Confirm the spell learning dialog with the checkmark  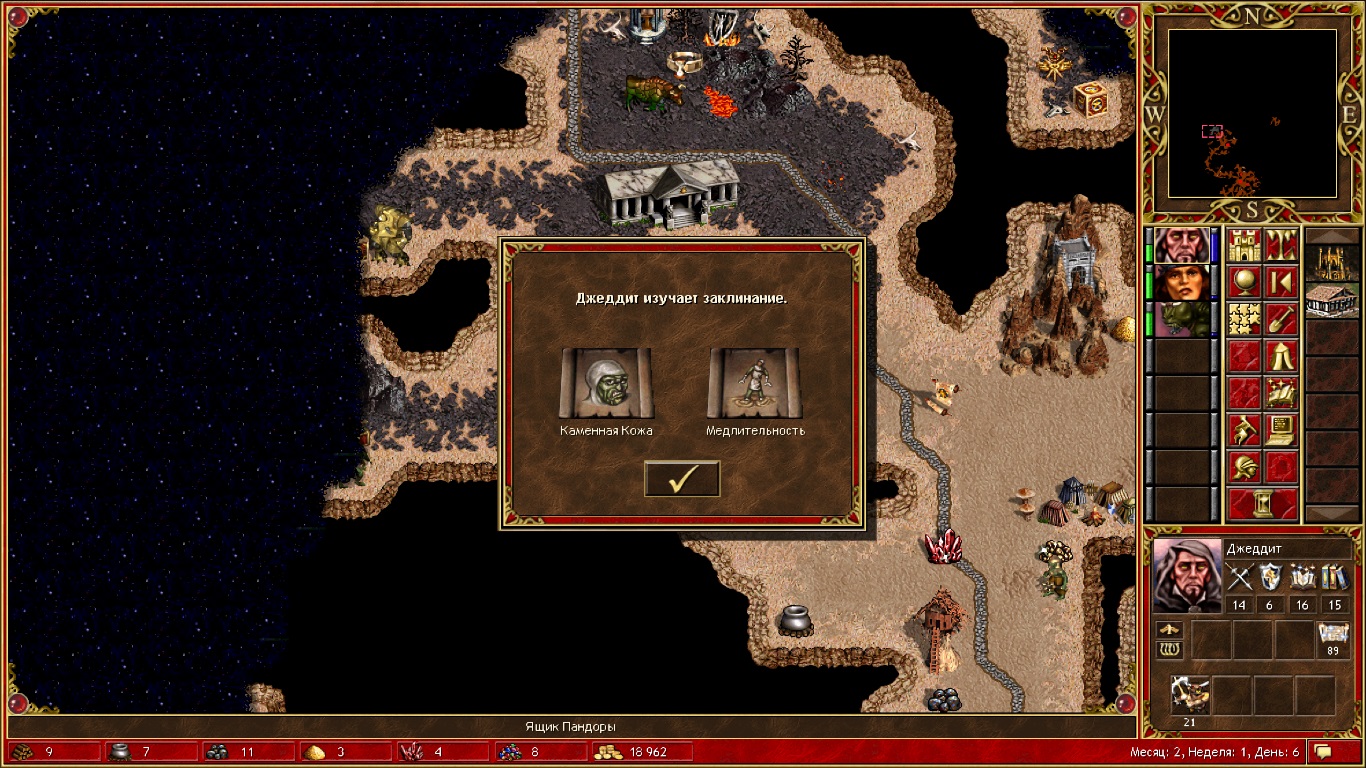pyautogui.click(x=682, y=479)
